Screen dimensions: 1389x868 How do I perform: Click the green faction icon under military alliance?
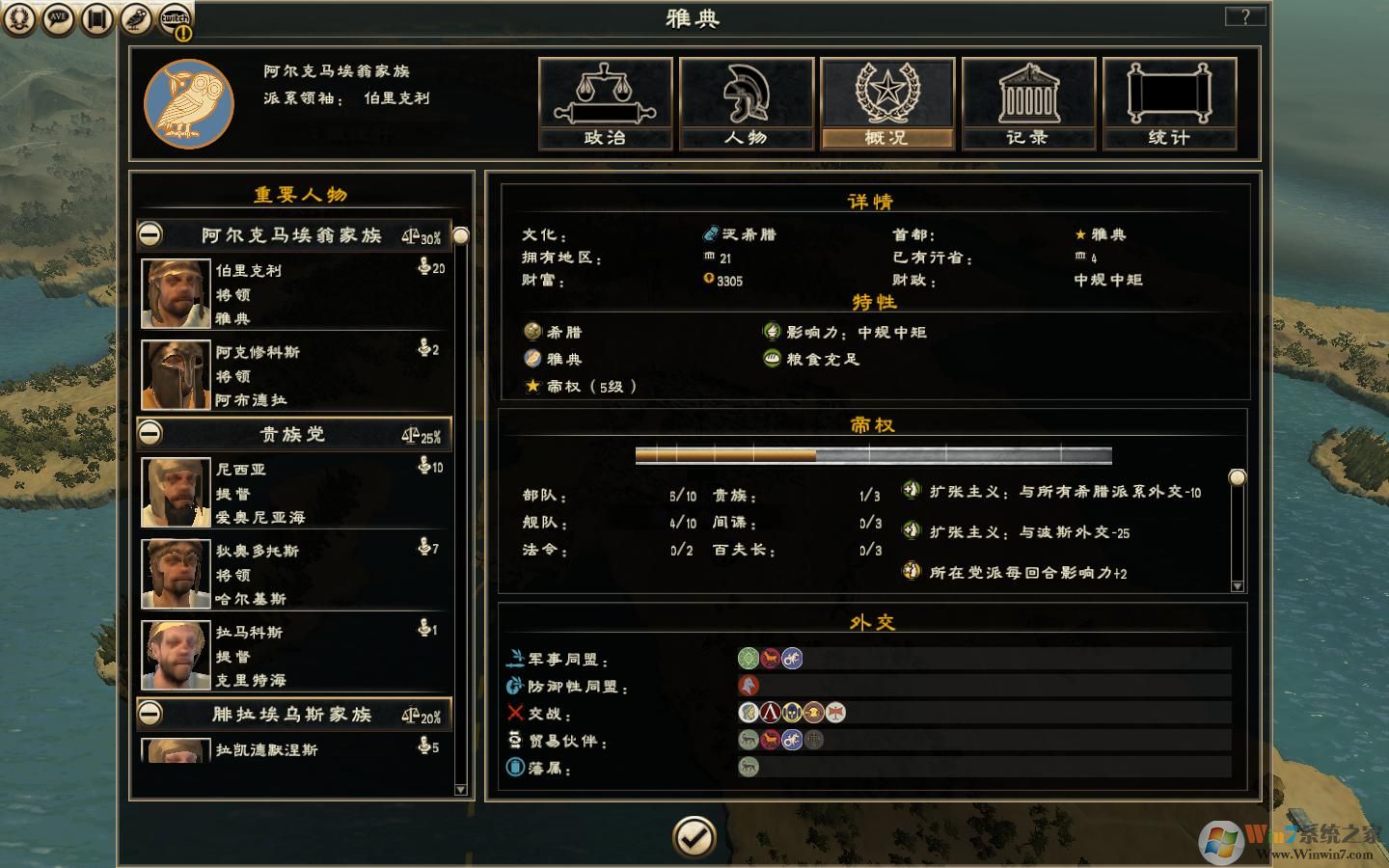pyautogui.click(x=748, y=658)
